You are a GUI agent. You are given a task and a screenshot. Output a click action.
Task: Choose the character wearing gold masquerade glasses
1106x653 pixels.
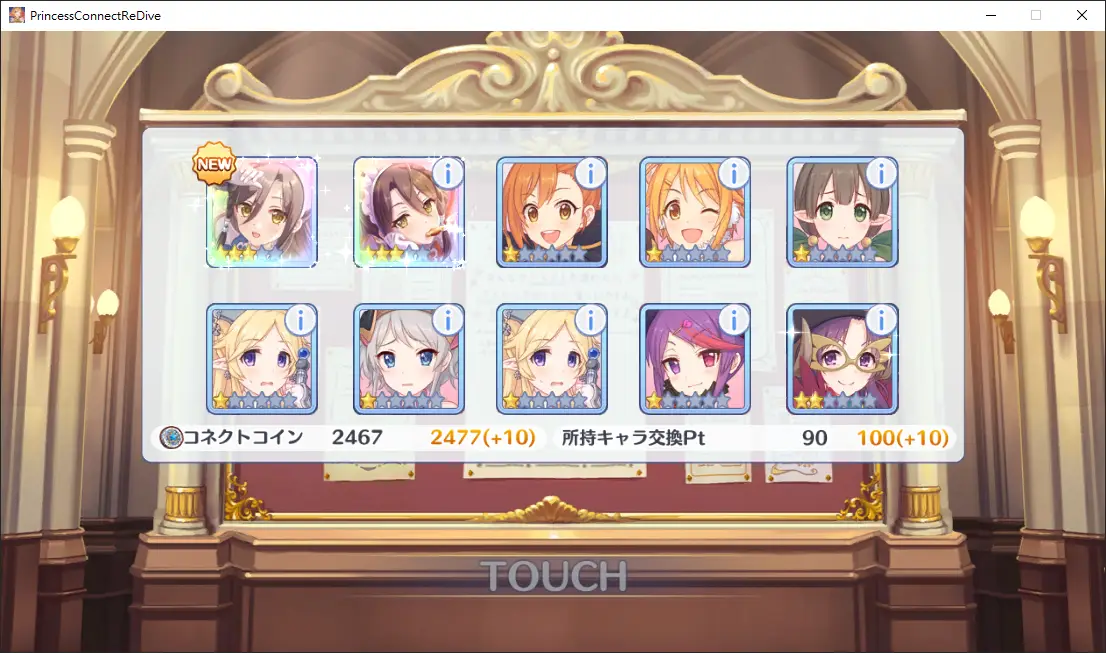[842, 360]
